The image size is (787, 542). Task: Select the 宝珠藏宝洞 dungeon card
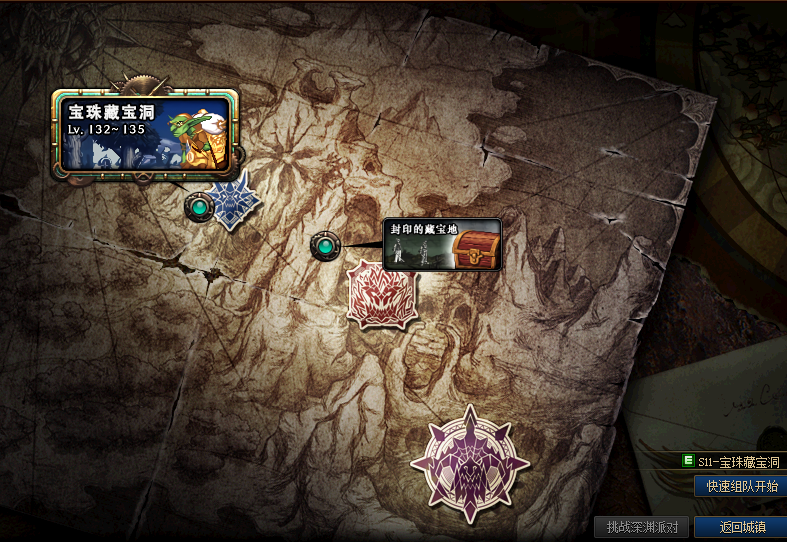click(146, 132)
